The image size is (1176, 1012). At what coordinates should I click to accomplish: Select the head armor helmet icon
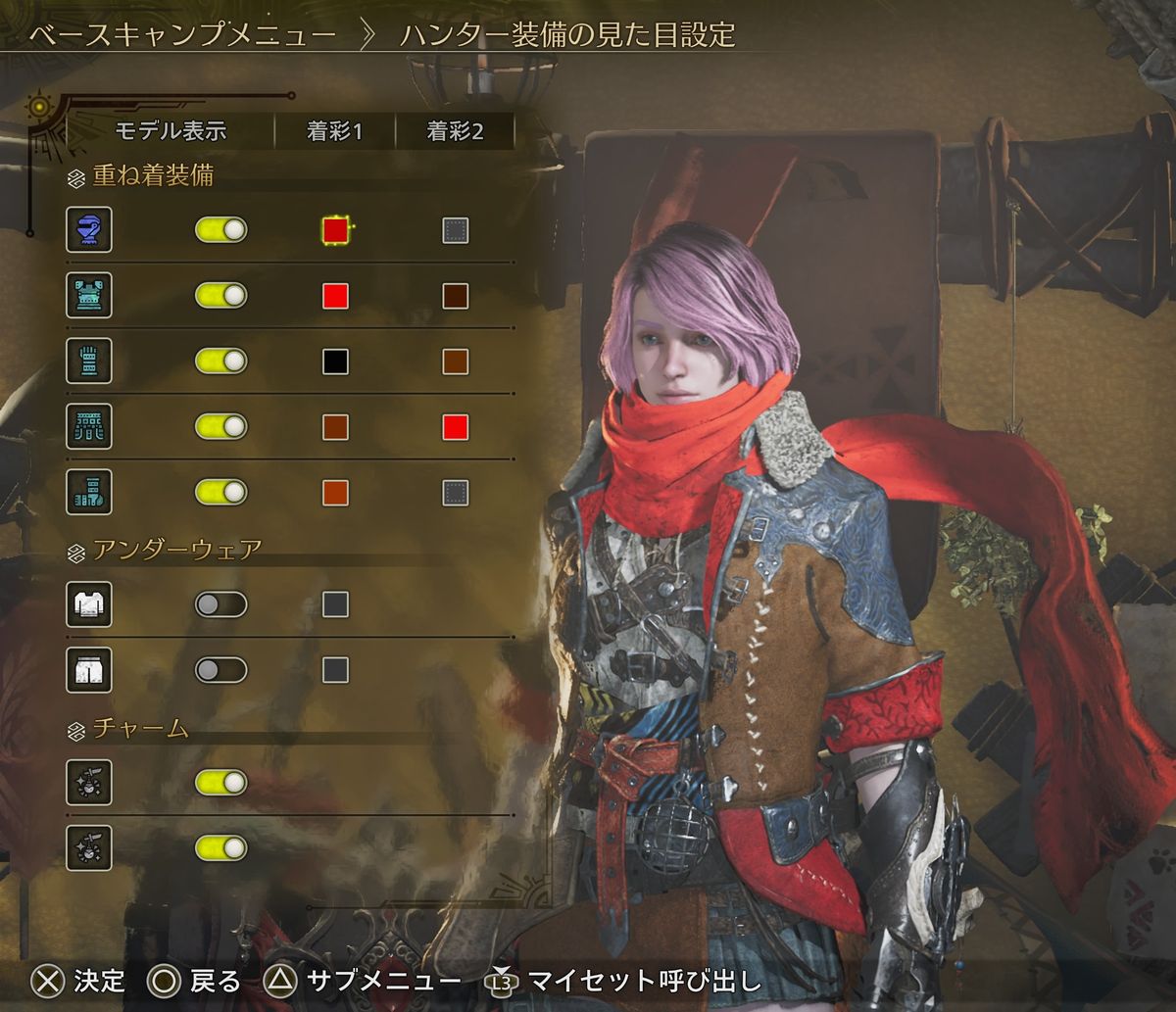tap(89, 230)
